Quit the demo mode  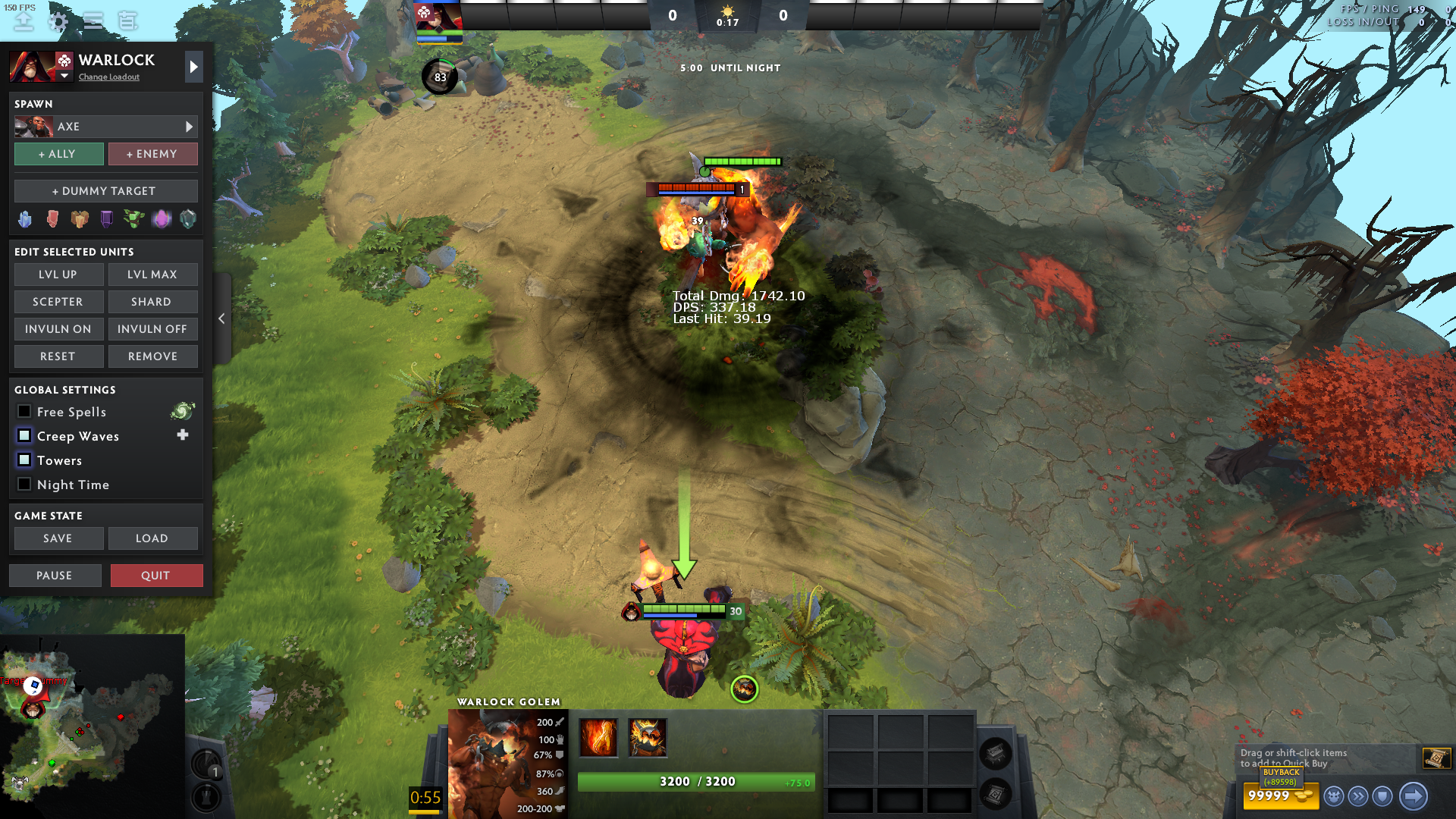156,576
